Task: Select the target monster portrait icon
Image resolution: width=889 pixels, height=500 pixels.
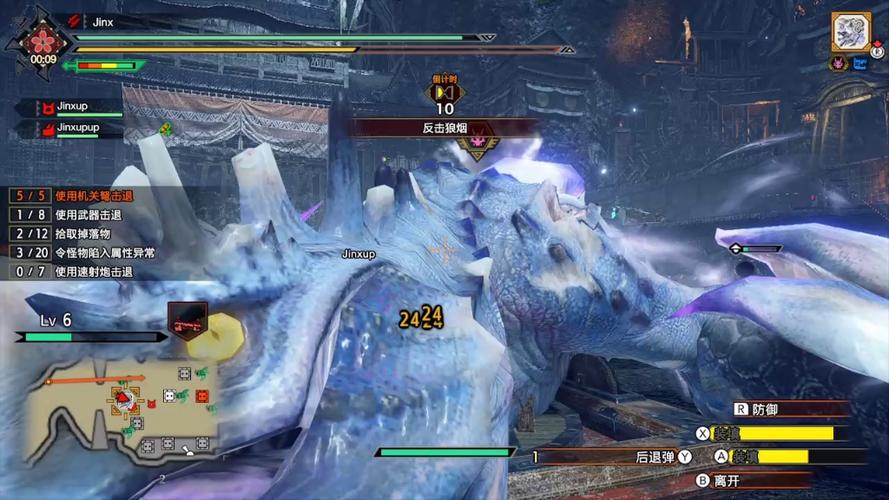Action: pos(851,31)
